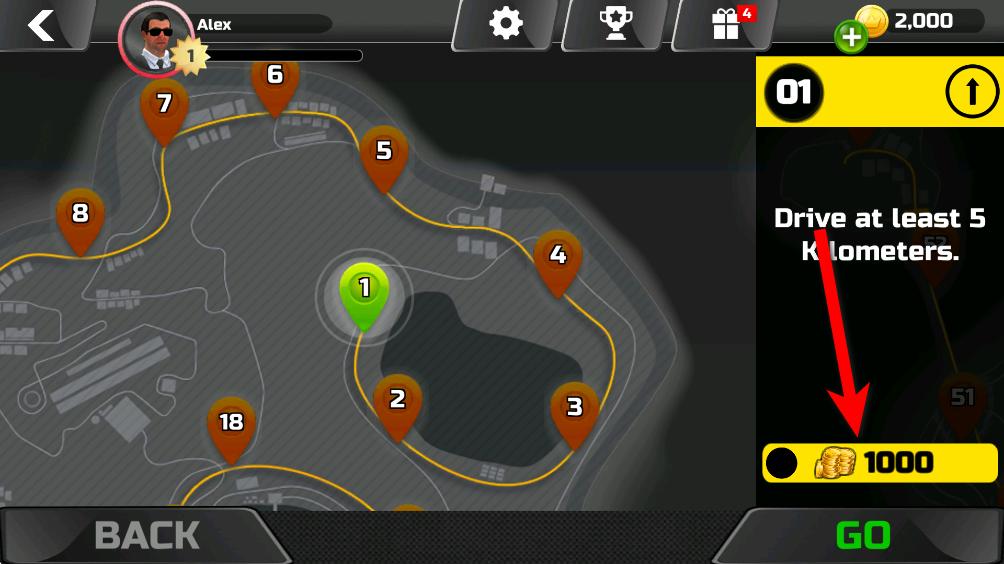The image size is (1004, 564).
Task: Select green level 1 map marker
Action: coord(364,291)
